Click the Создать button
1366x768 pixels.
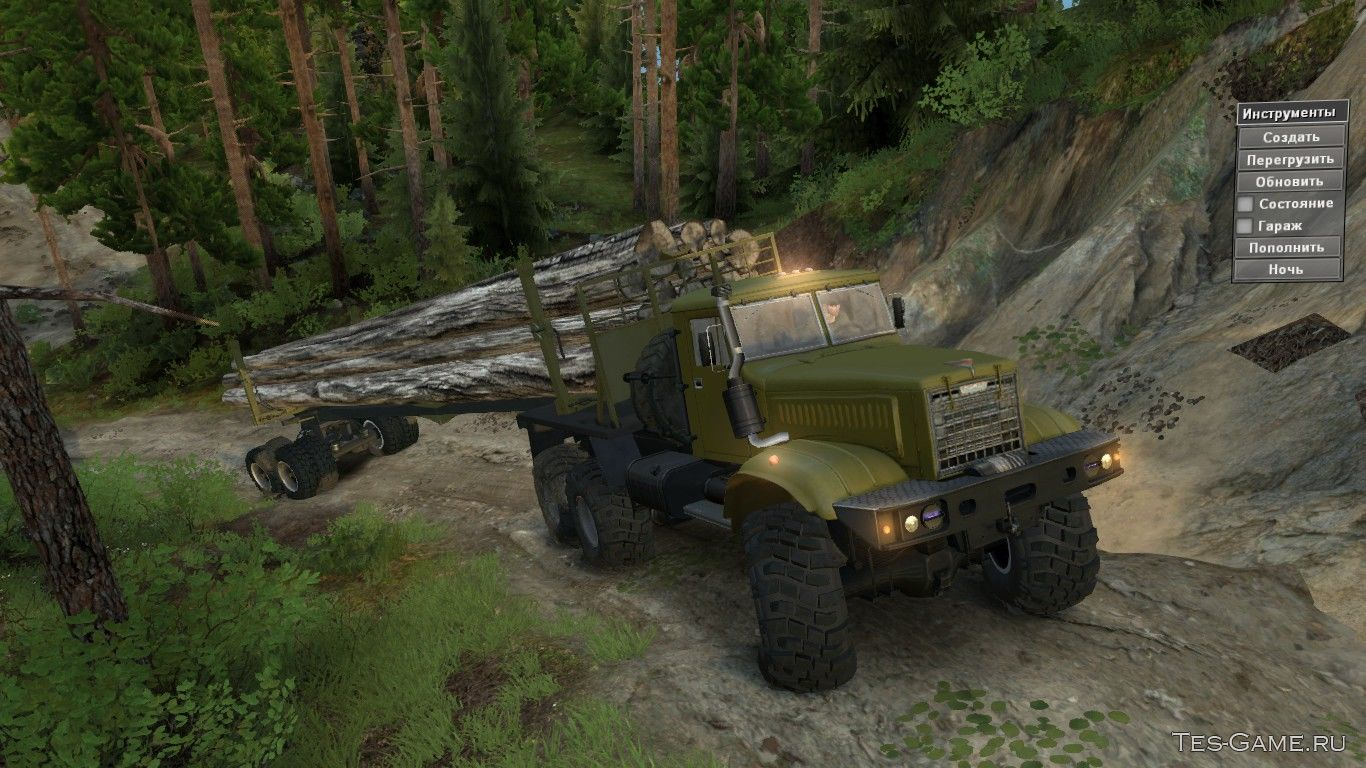pyautogui.click(x=1290, y=137)
